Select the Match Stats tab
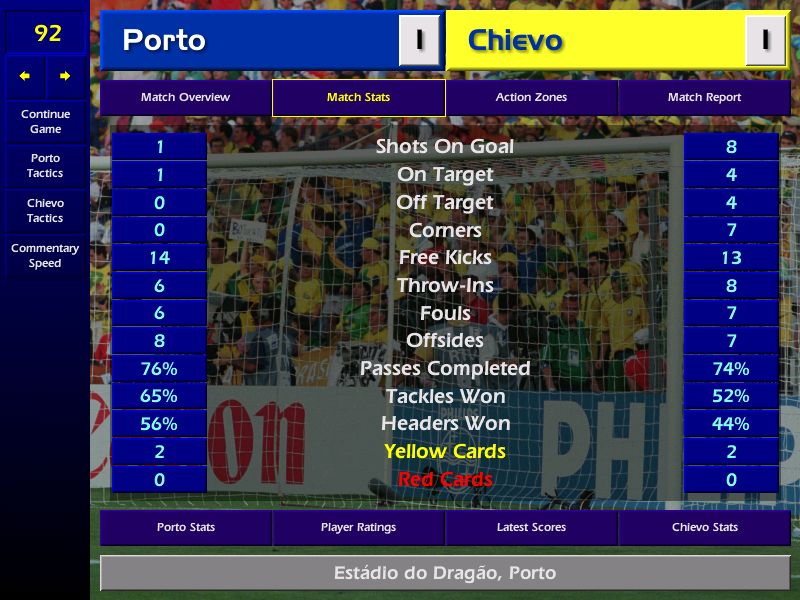 [x=358, y=98]
